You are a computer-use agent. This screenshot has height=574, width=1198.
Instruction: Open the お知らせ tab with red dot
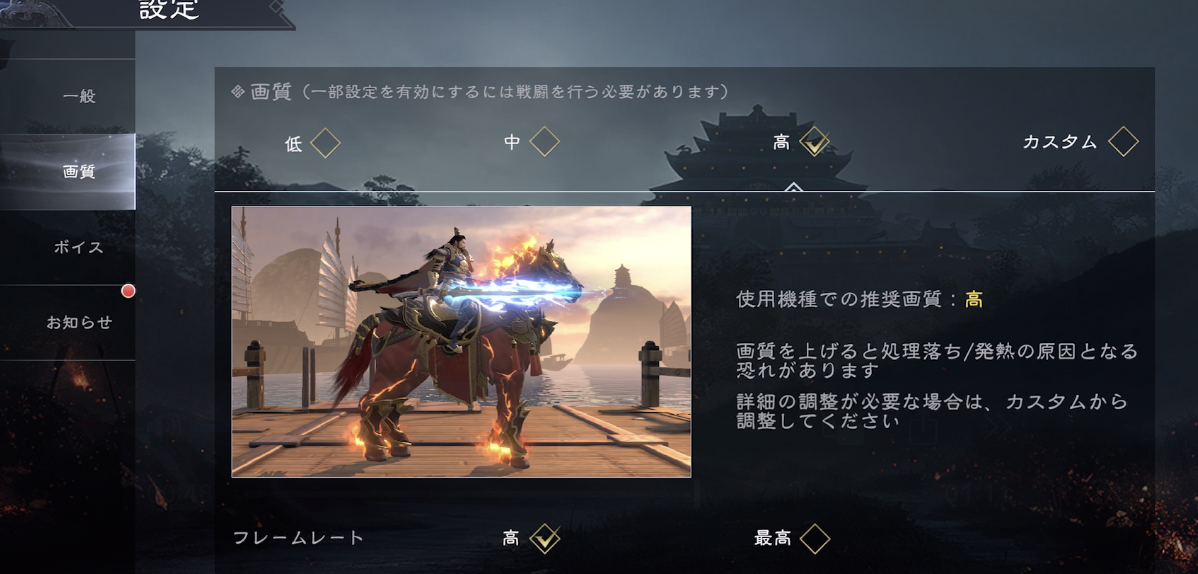[78, 323]
